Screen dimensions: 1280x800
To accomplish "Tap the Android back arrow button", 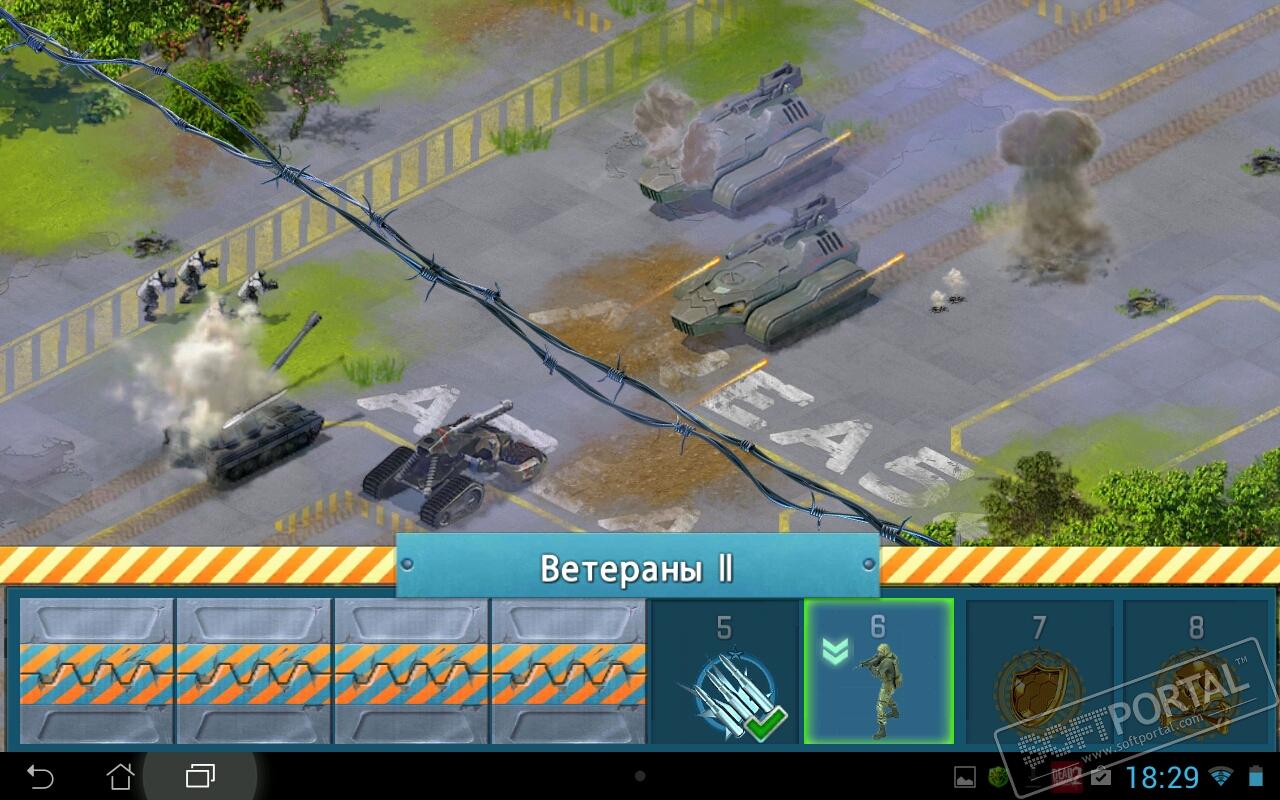I will click(40, 775).
